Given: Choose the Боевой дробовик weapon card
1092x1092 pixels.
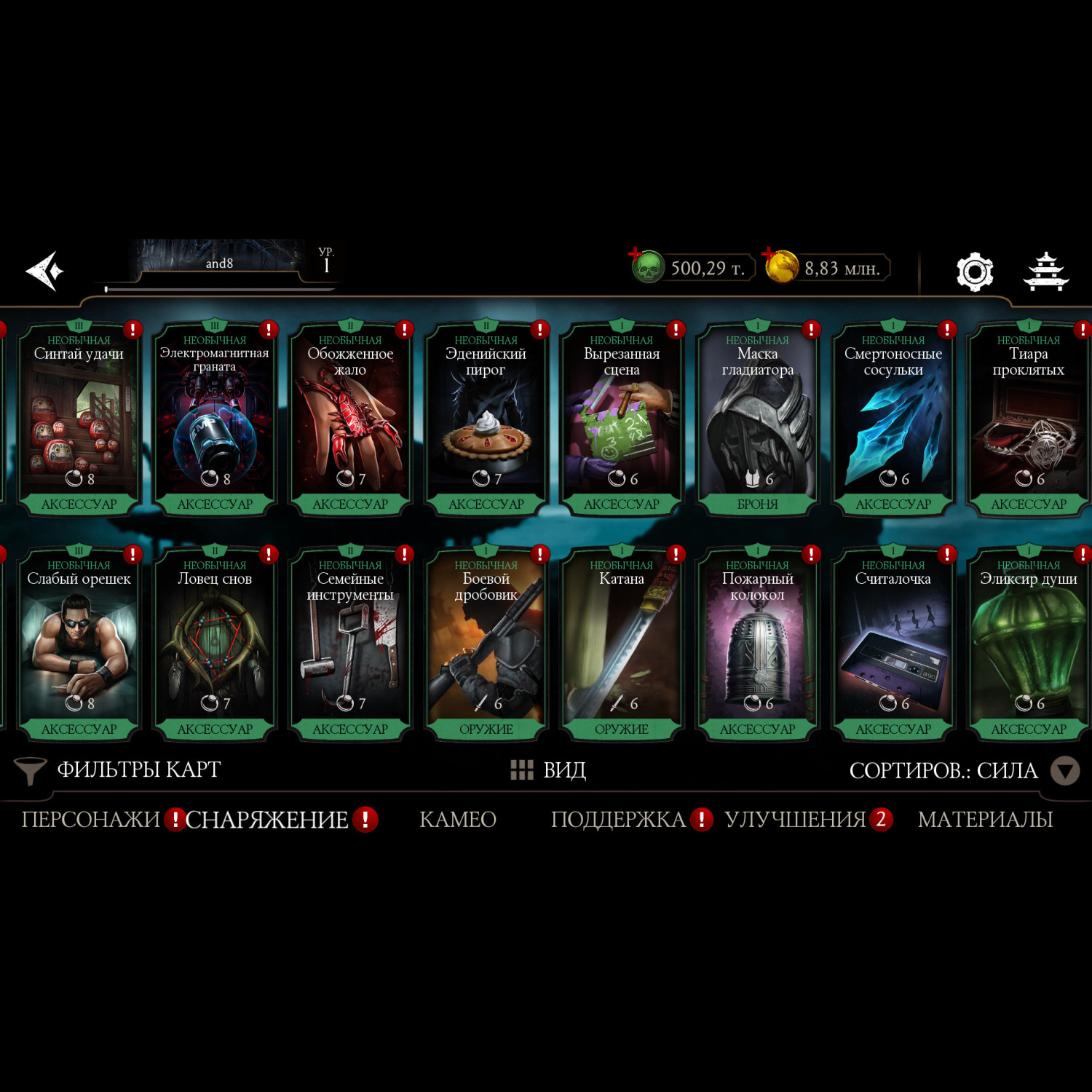Looking at the screenshot, I should click(486, 646).
